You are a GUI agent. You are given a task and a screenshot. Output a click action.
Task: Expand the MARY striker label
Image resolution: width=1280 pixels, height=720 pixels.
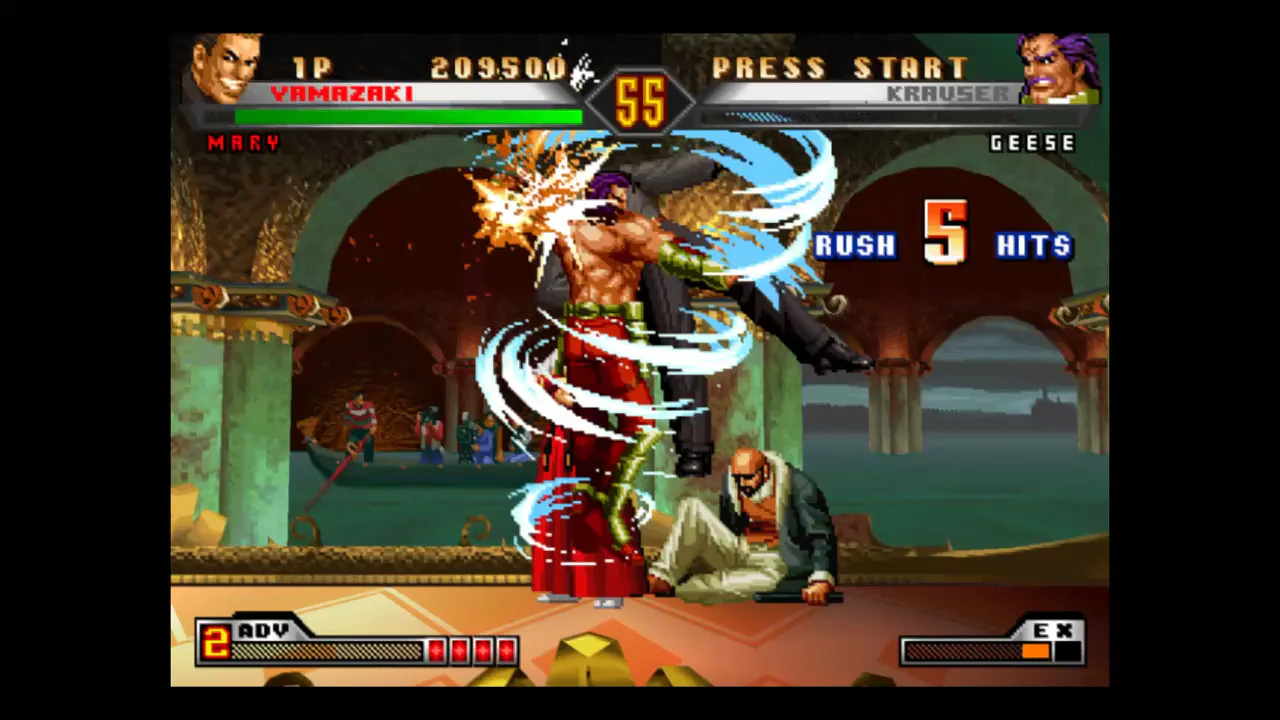[243, 143]
